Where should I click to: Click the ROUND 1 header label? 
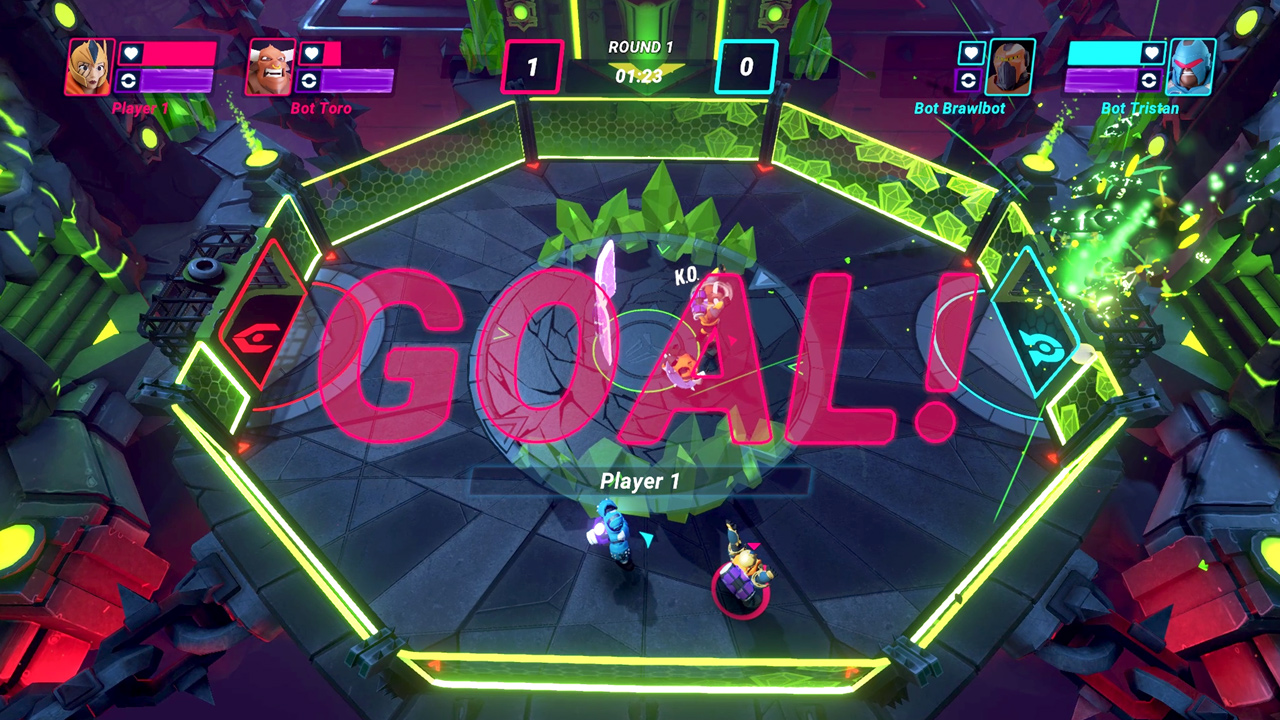(639, 45)
